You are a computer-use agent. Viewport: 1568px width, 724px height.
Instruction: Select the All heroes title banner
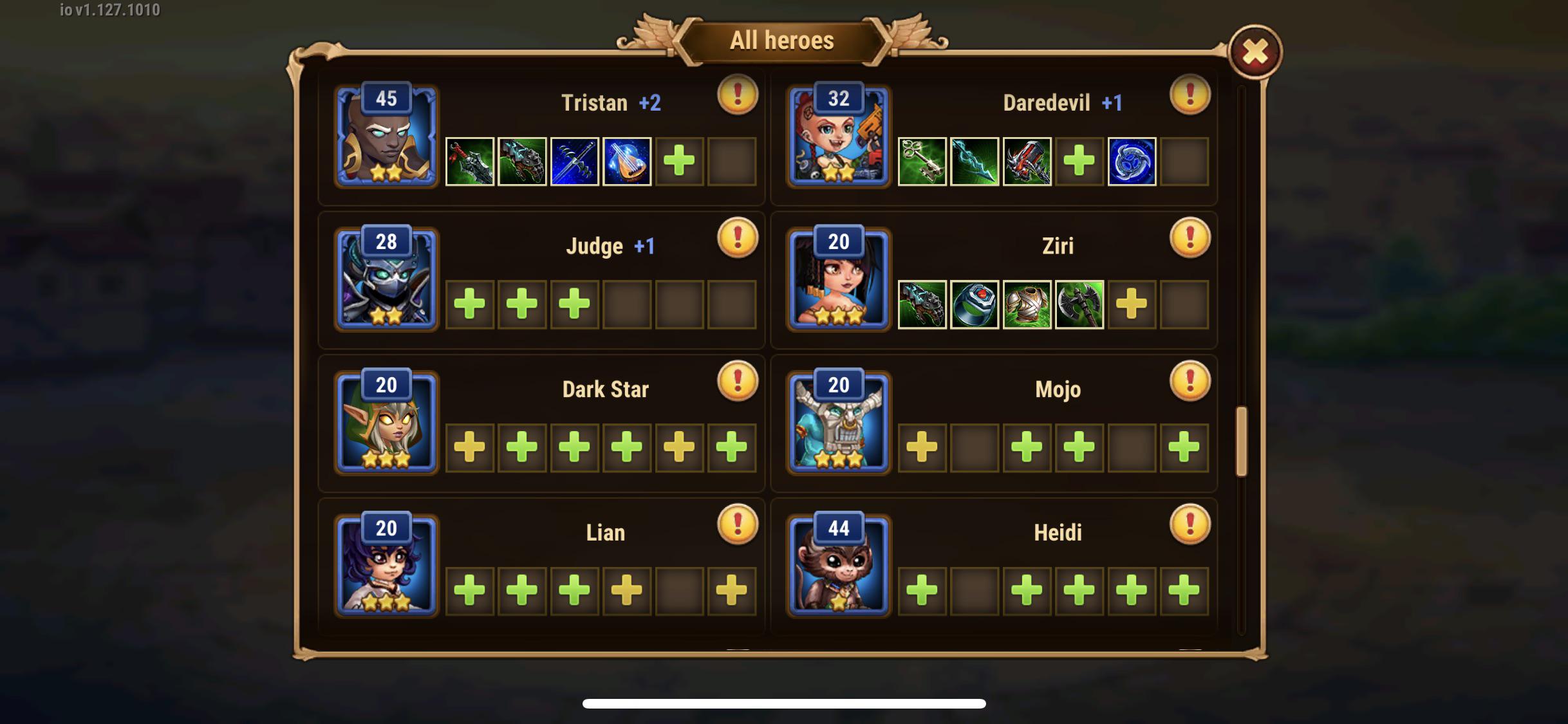(782, 40)
